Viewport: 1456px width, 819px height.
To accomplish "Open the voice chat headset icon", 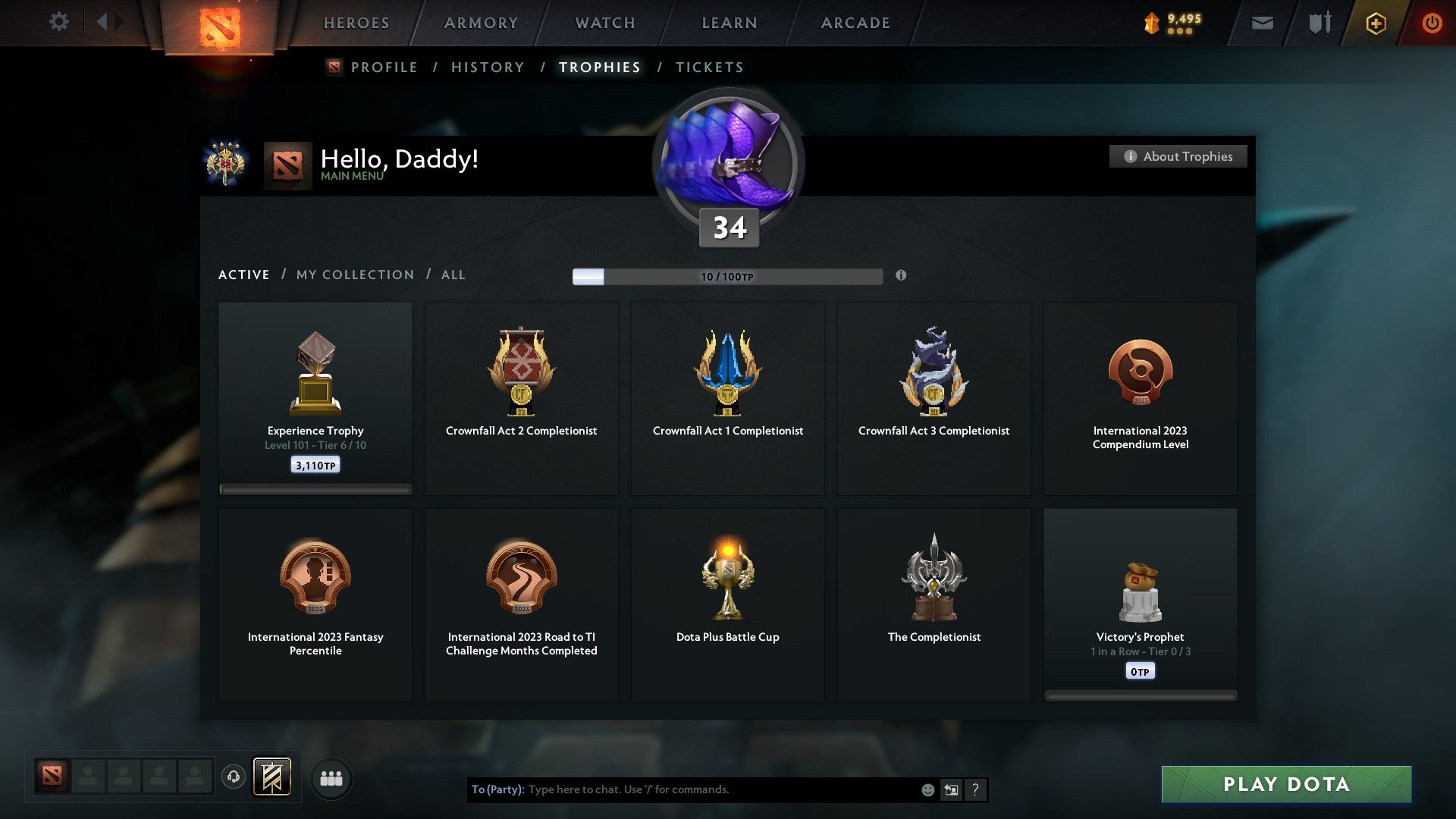I will click(235, 777).
